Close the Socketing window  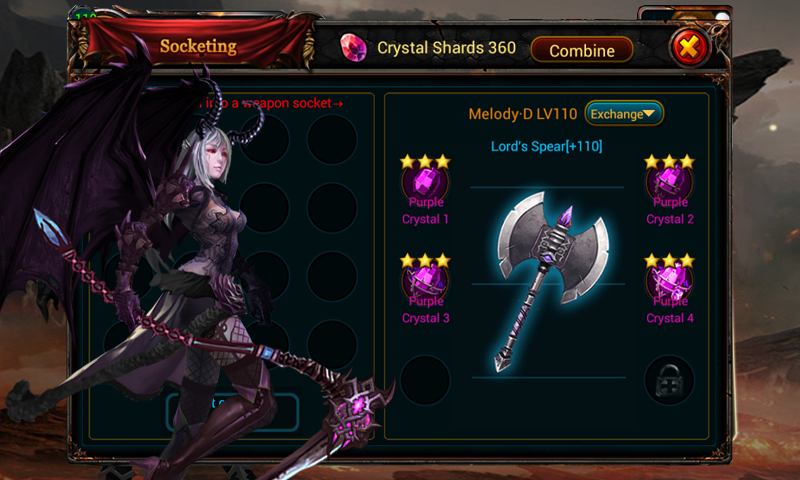tap(687, 47)
